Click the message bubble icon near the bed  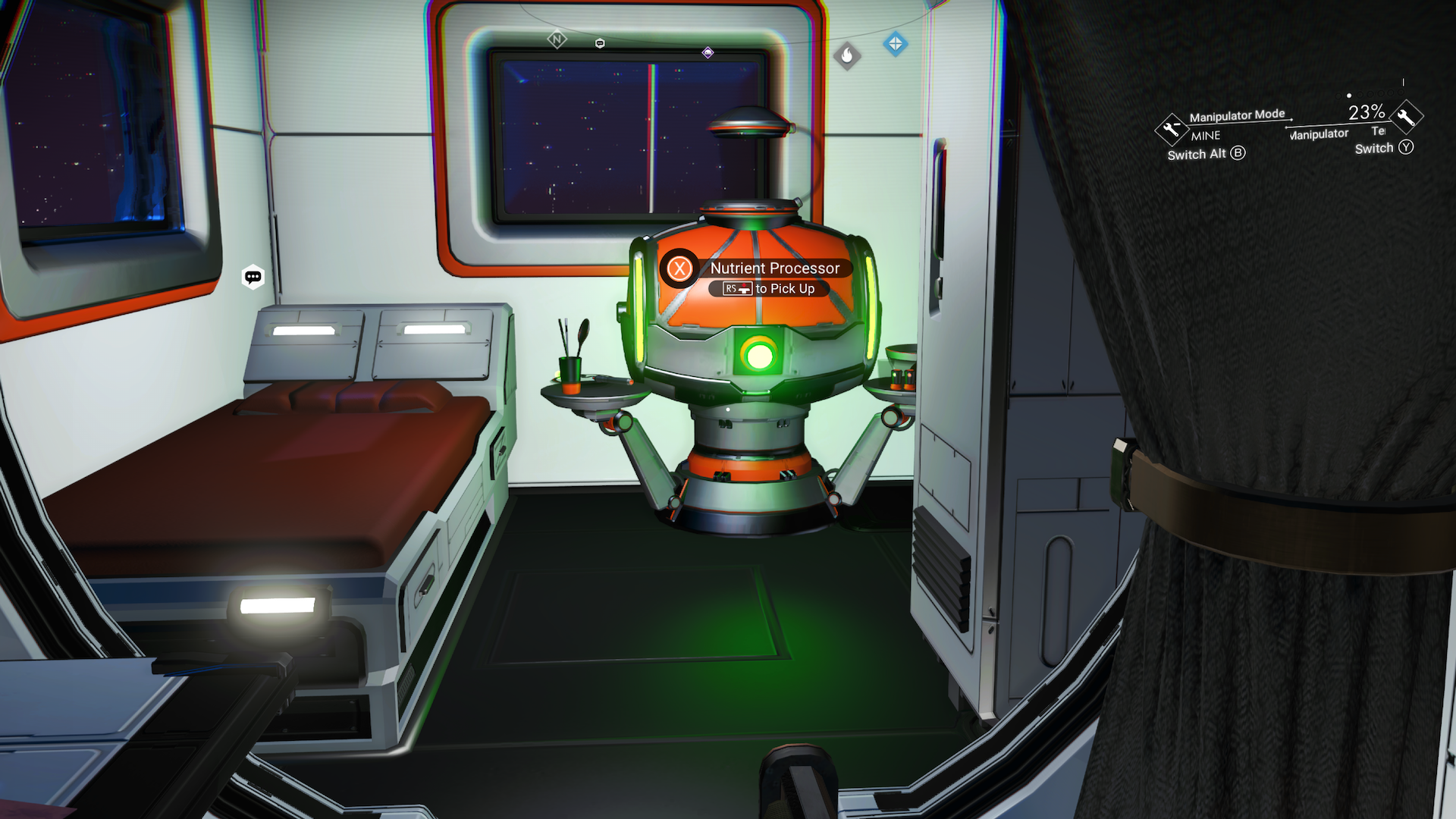tap(253, 276)
